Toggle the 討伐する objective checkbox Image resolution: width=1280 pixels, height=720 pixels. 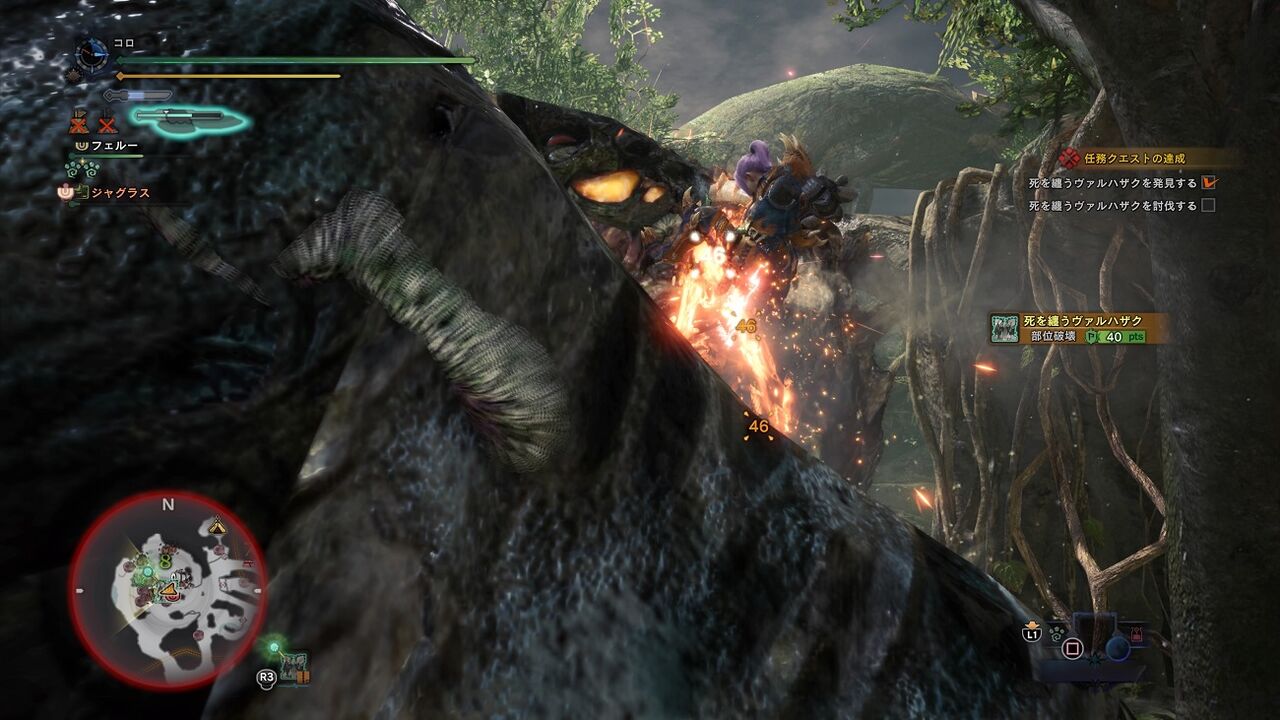coord(1209,206)
